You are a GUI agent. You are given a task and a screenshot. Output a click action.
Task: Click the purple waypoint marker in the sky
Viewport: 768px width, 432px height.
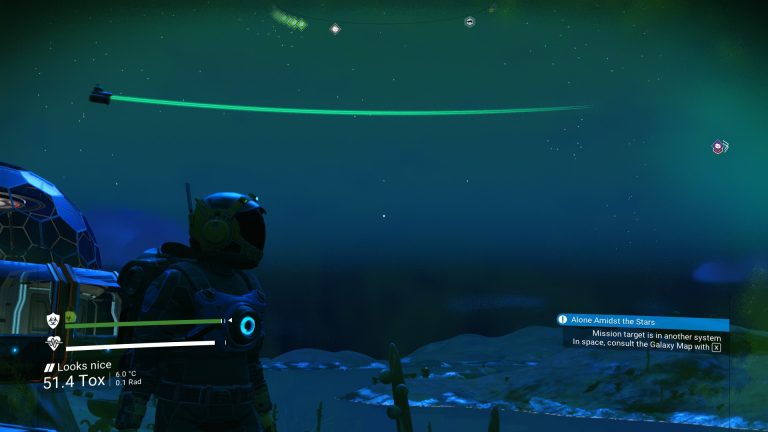[719, 147]
